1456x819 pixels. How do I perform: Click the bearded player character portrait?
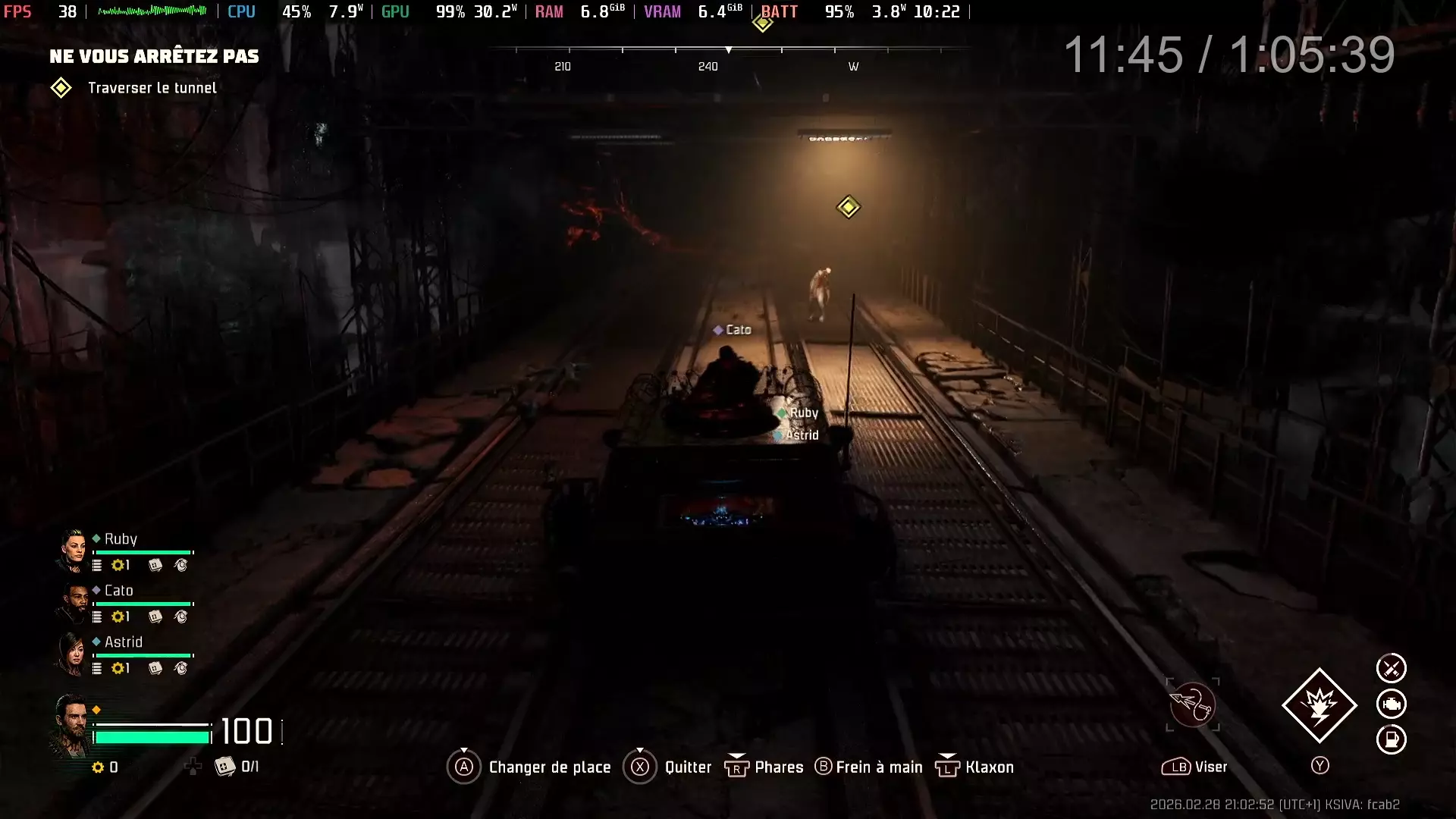point(71,725)
